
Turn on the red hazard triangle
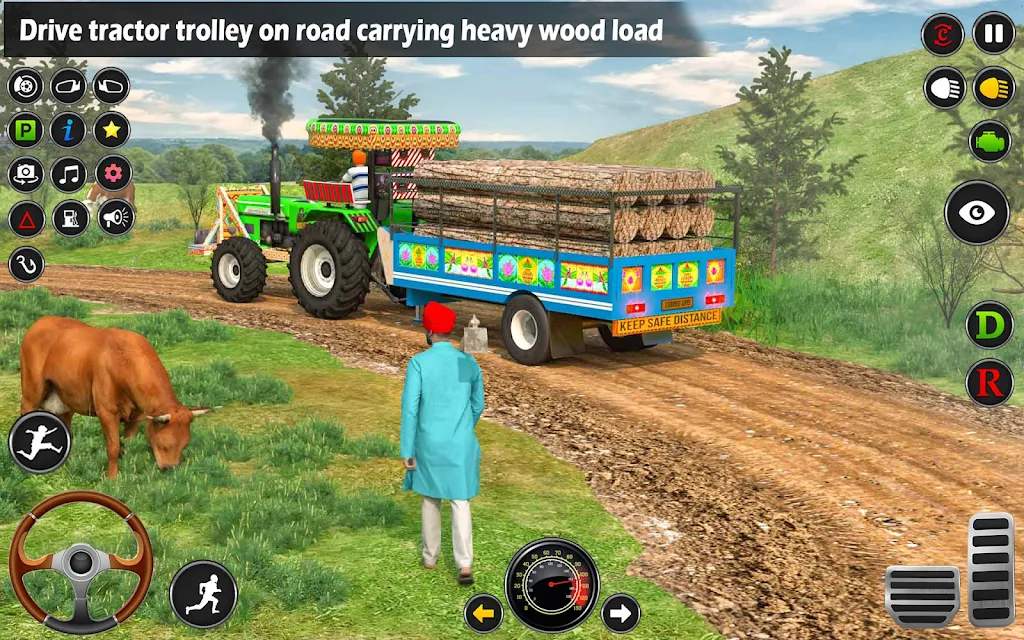[x=26, y=217]
